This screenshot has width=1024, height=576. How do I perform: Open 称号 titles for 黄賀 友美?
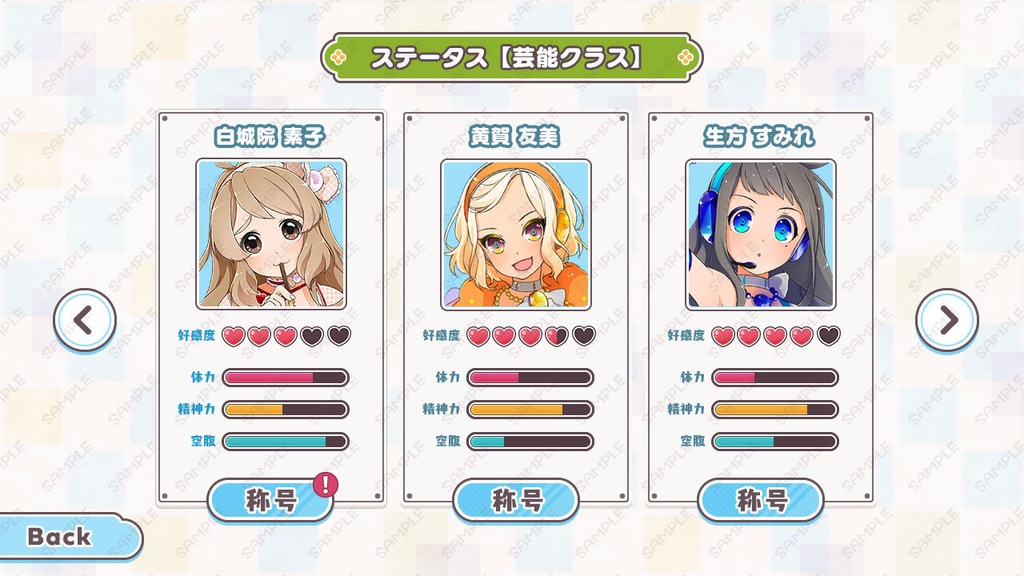tap(516, 500)
